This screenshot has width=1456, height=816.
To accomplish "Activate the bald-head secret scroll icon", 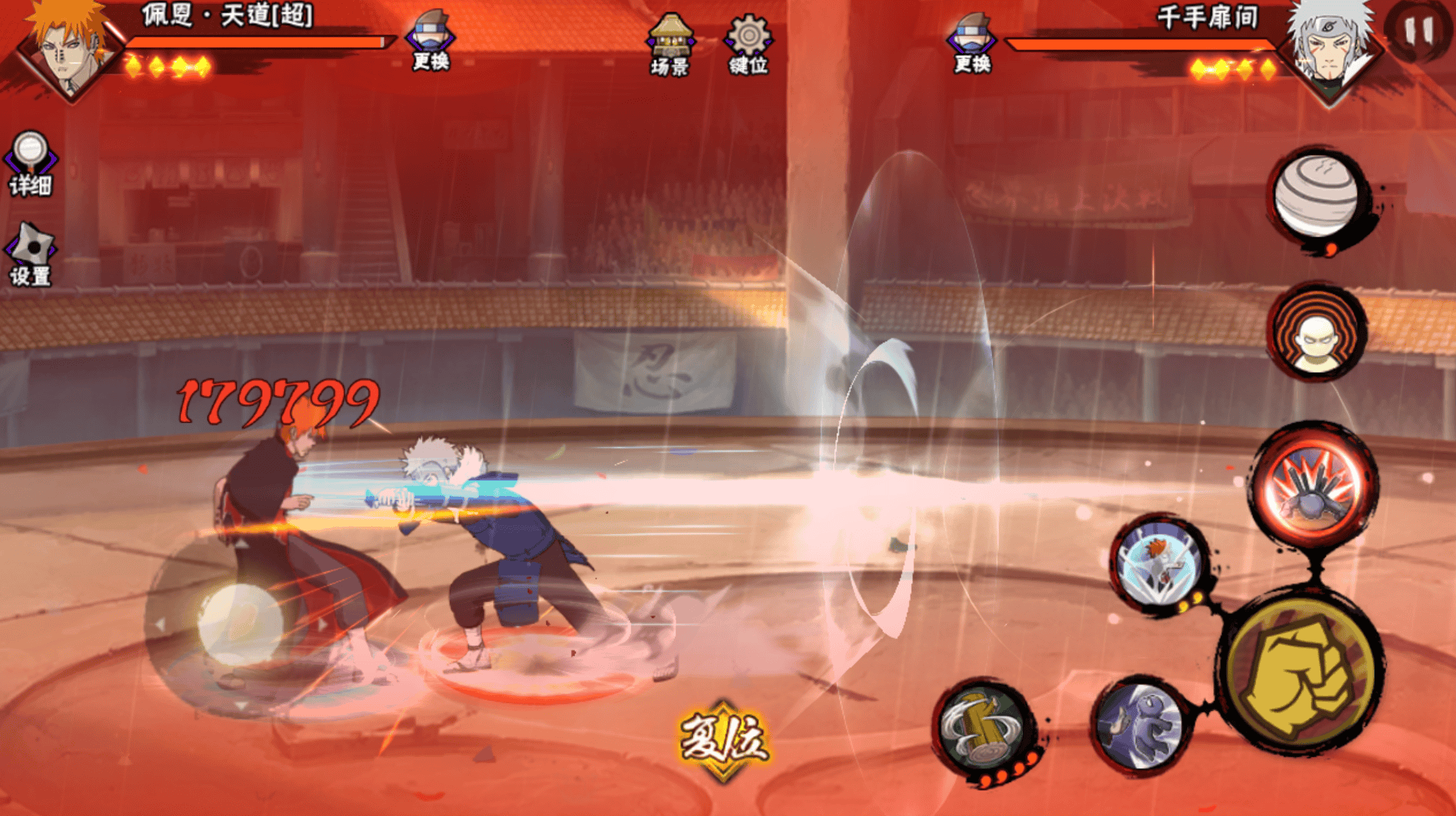I will click(x=1317, y=334).
